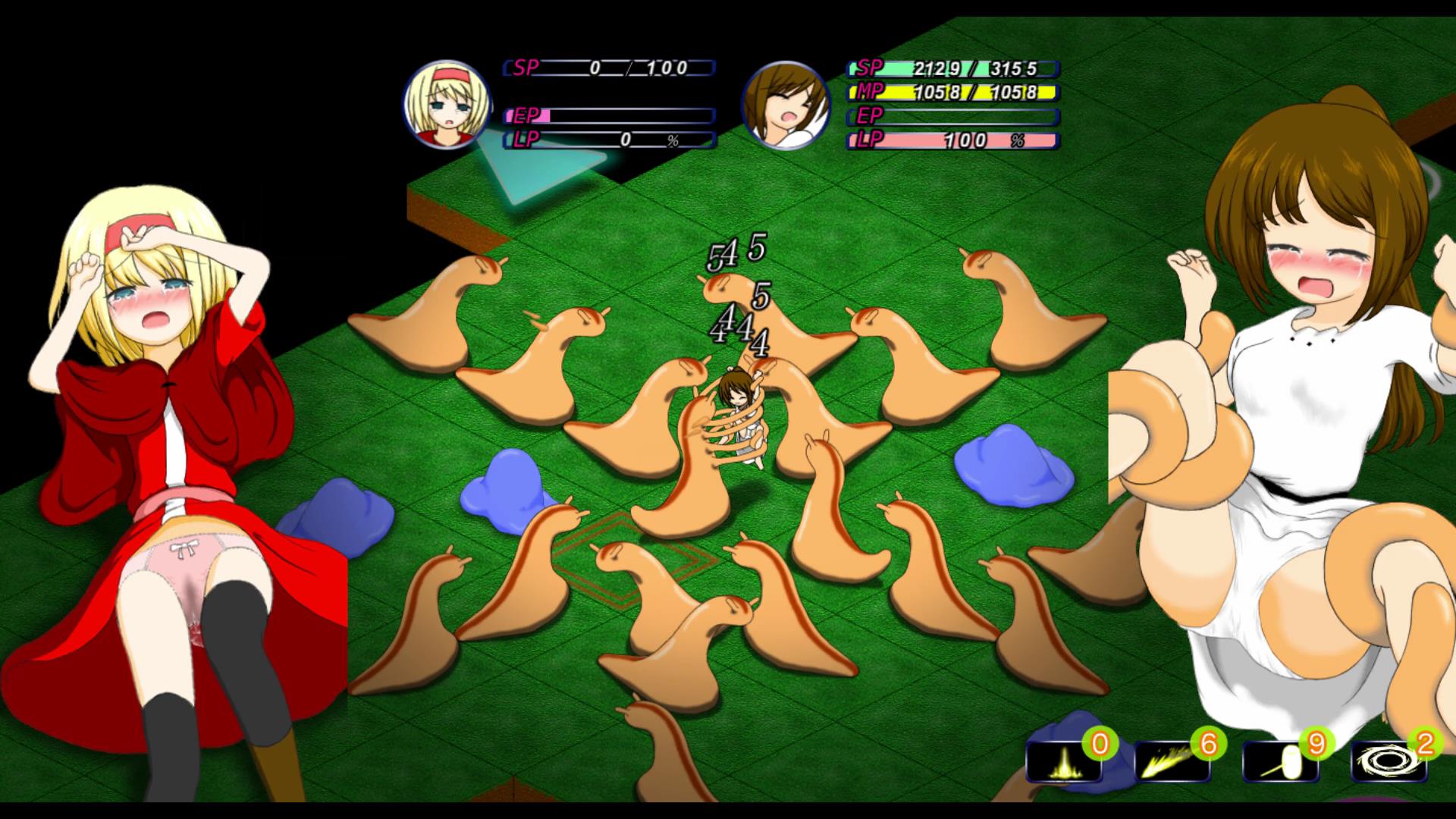Click the blonde character's round portrait
This screenshot has width=1456, height=819.
[x=446, y=105]
